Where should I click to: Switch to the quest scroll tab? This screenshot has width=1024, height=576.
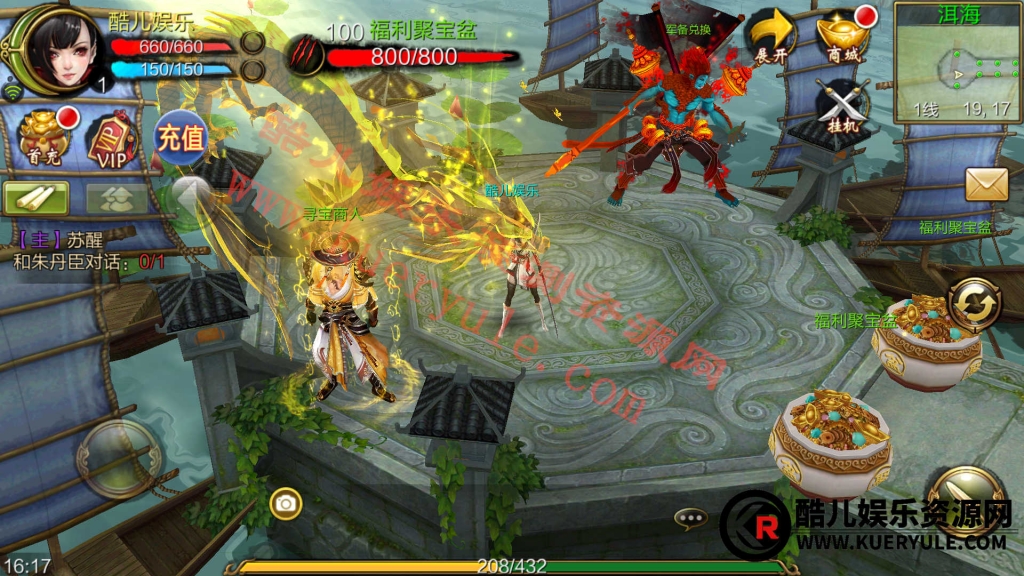pyautogui.click(x=36, y=197)
